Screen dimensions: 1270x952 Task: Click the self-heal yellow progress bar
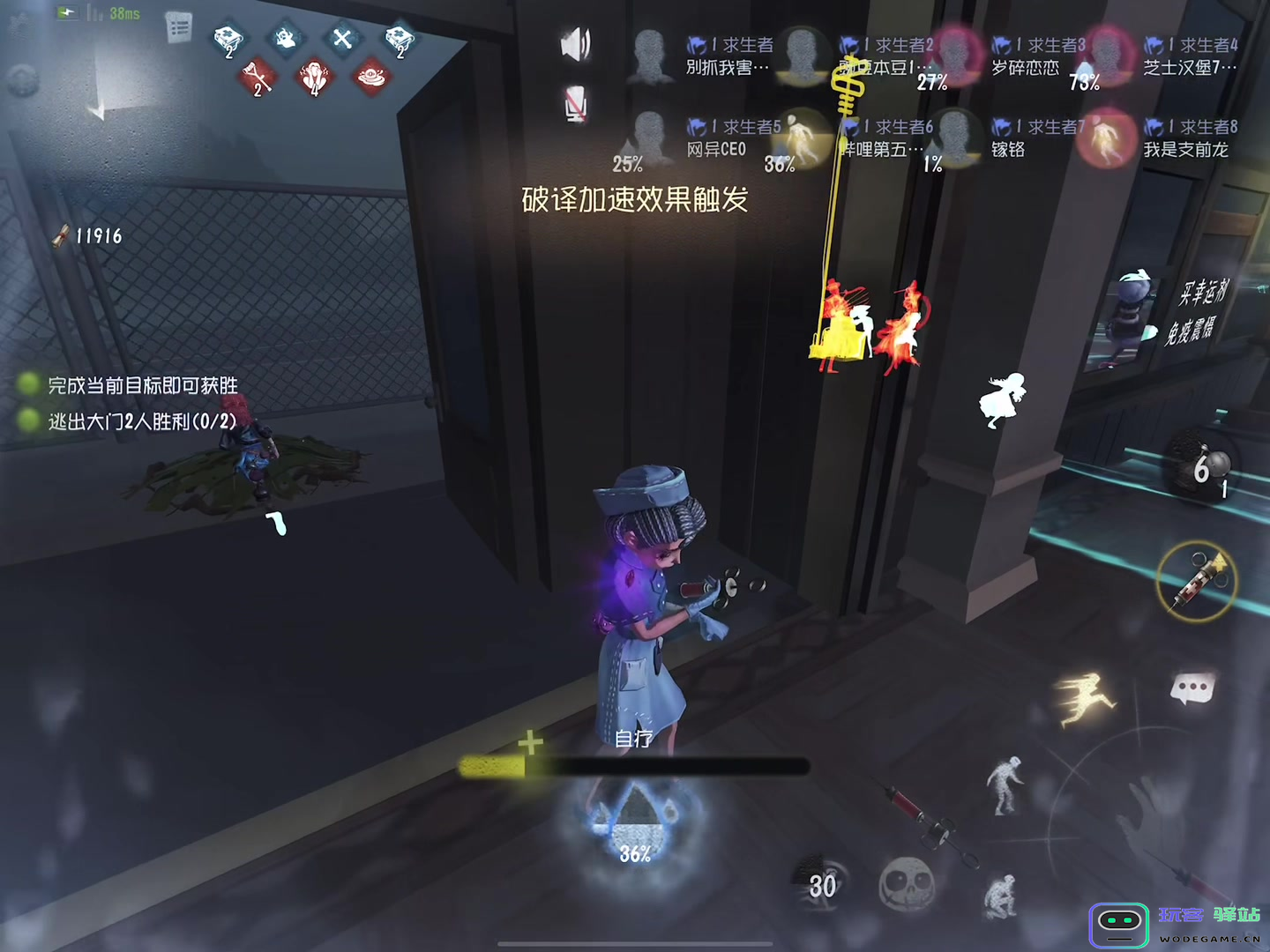click(x=494, y=767)
